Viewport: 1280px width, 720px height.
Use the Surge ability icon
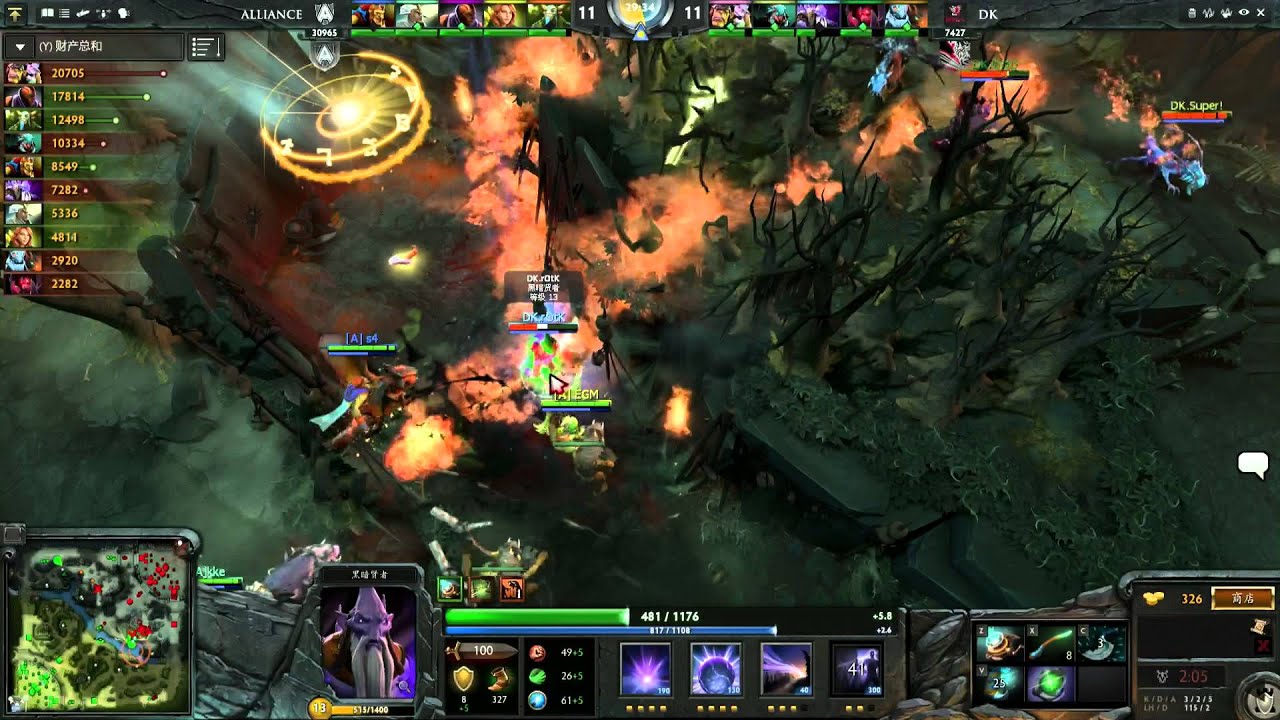[x=785, y=668]
